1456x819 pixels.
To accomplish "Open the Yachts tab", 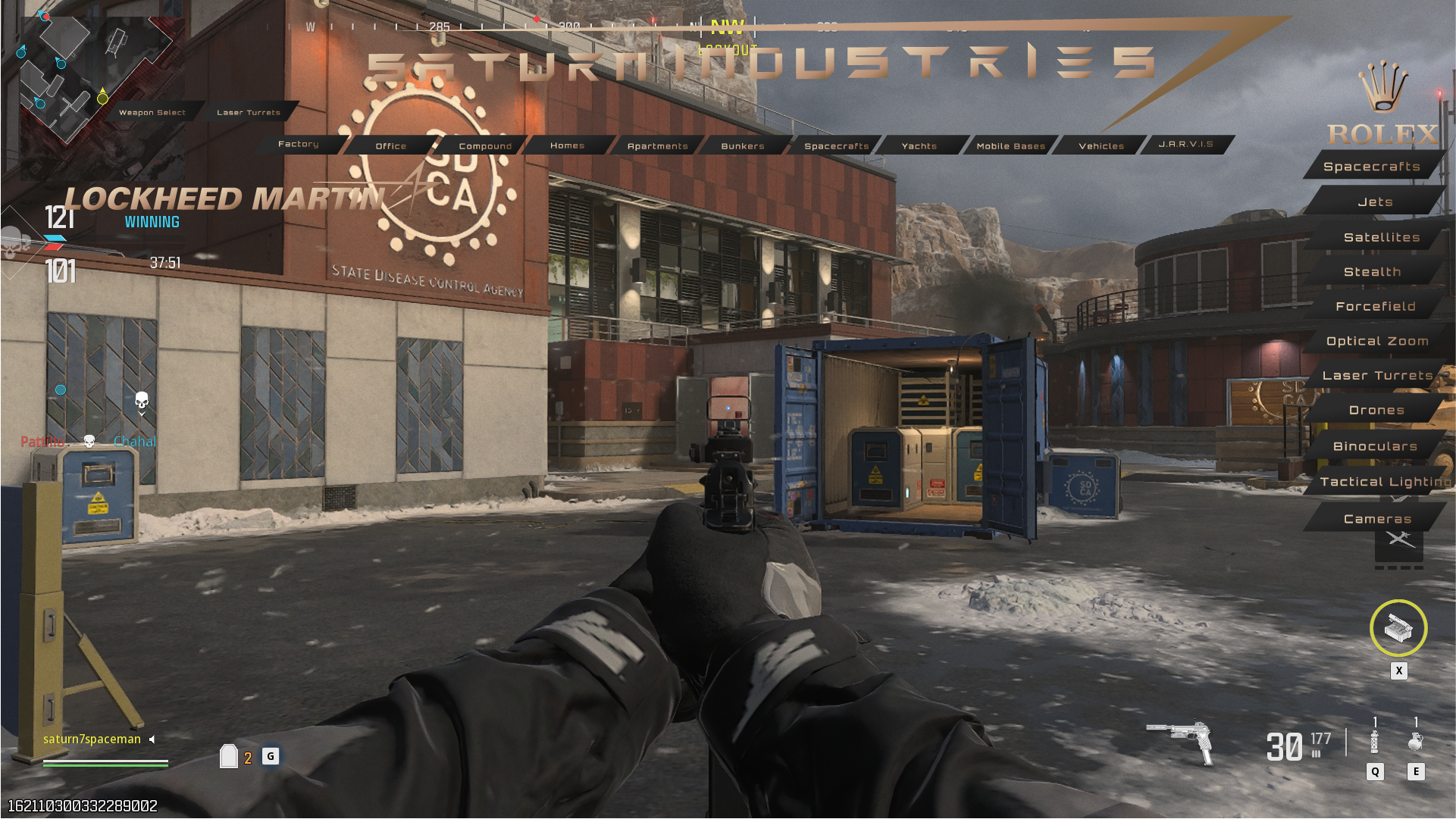I will pos(919,145).
